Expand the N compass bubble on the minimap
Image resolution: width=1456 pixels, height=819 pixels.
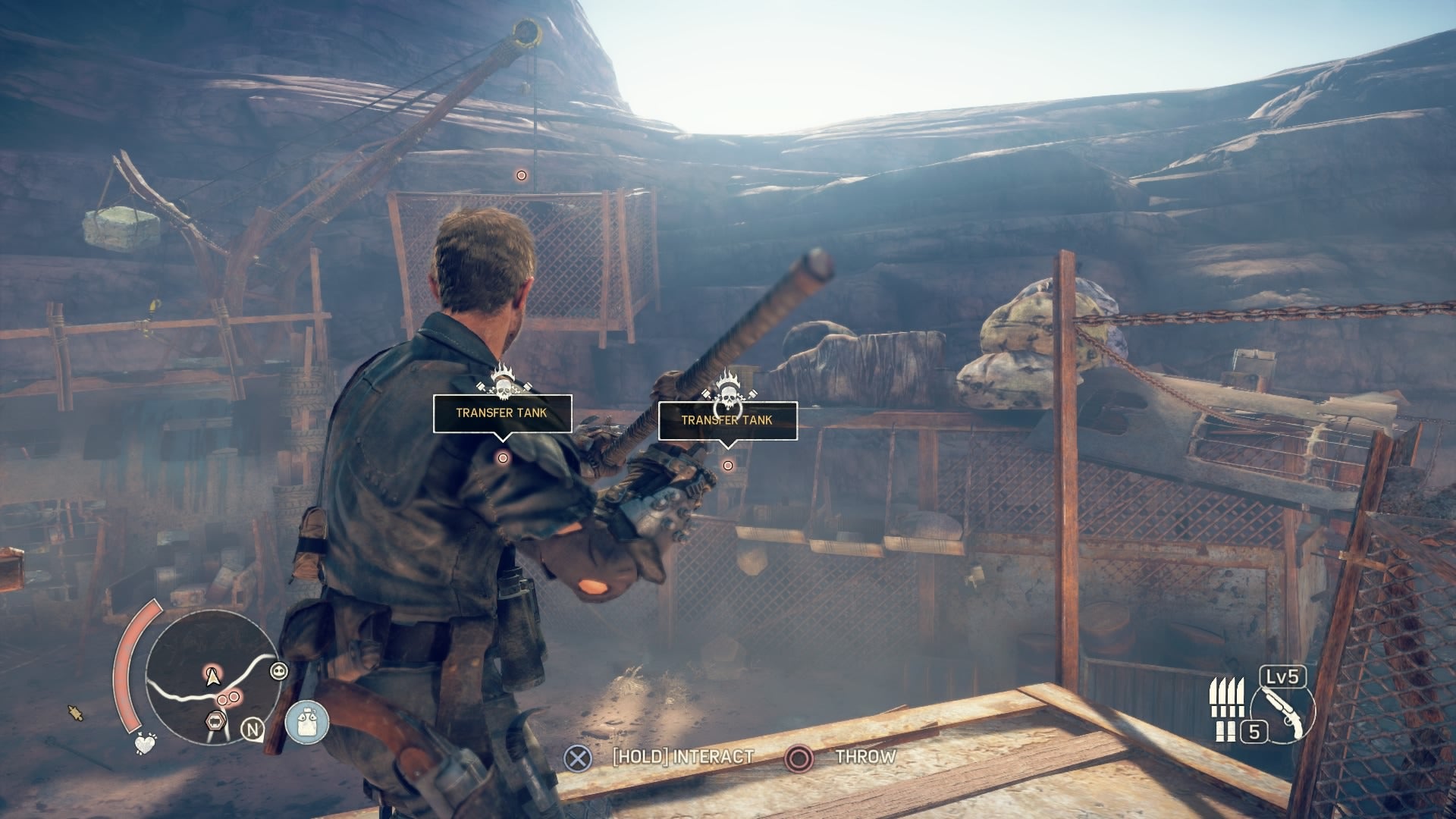tap(252, 730)
